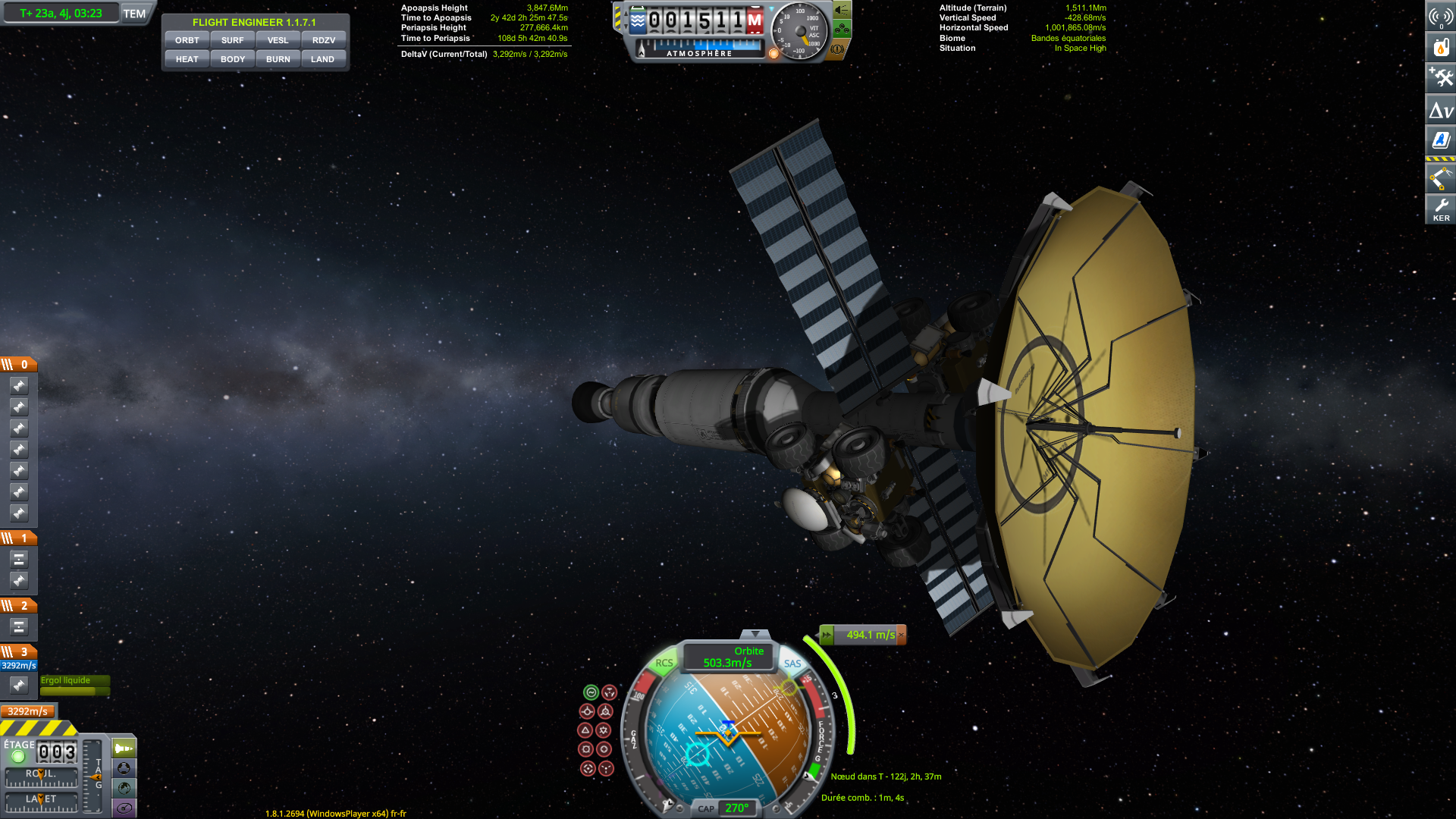
Task: Toggle the SURF readout section
Action: click(x=232, y=40)
